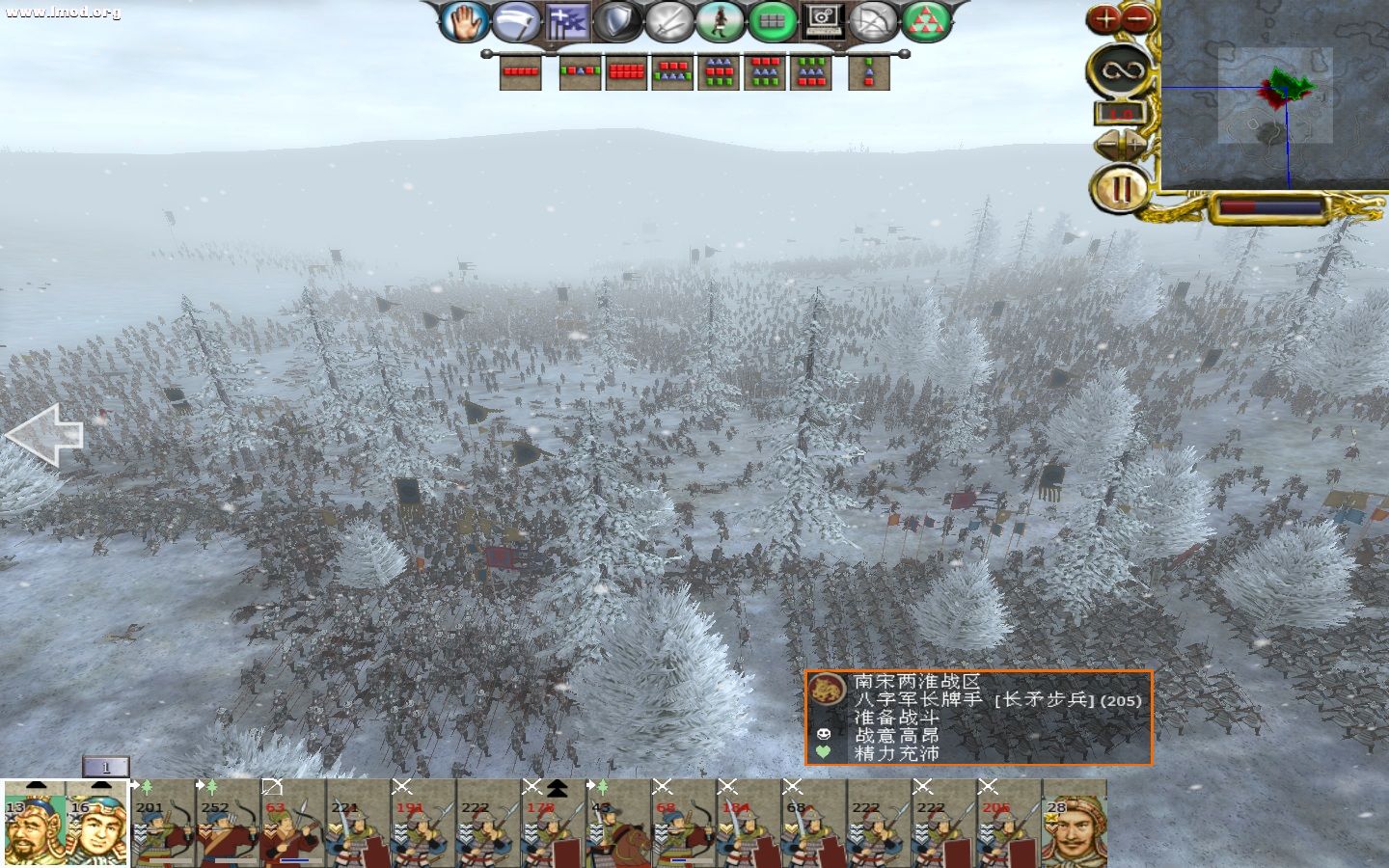This screenshot has width=1389, height=868.
Task: Select the cavalry unit card numbered 43
Action: point(617,825)
